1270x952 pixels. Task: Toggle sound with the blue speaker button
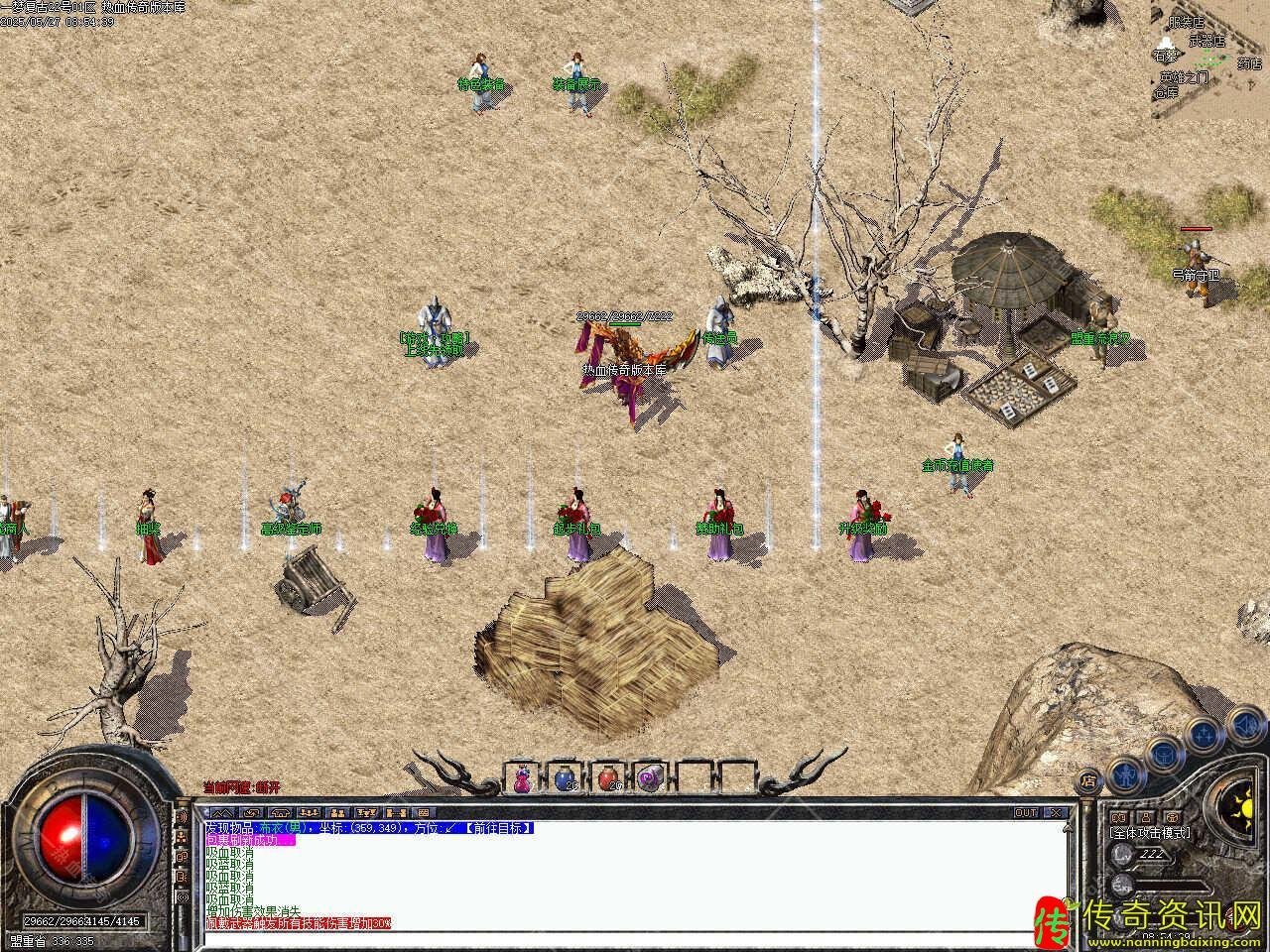point(1244,725)
